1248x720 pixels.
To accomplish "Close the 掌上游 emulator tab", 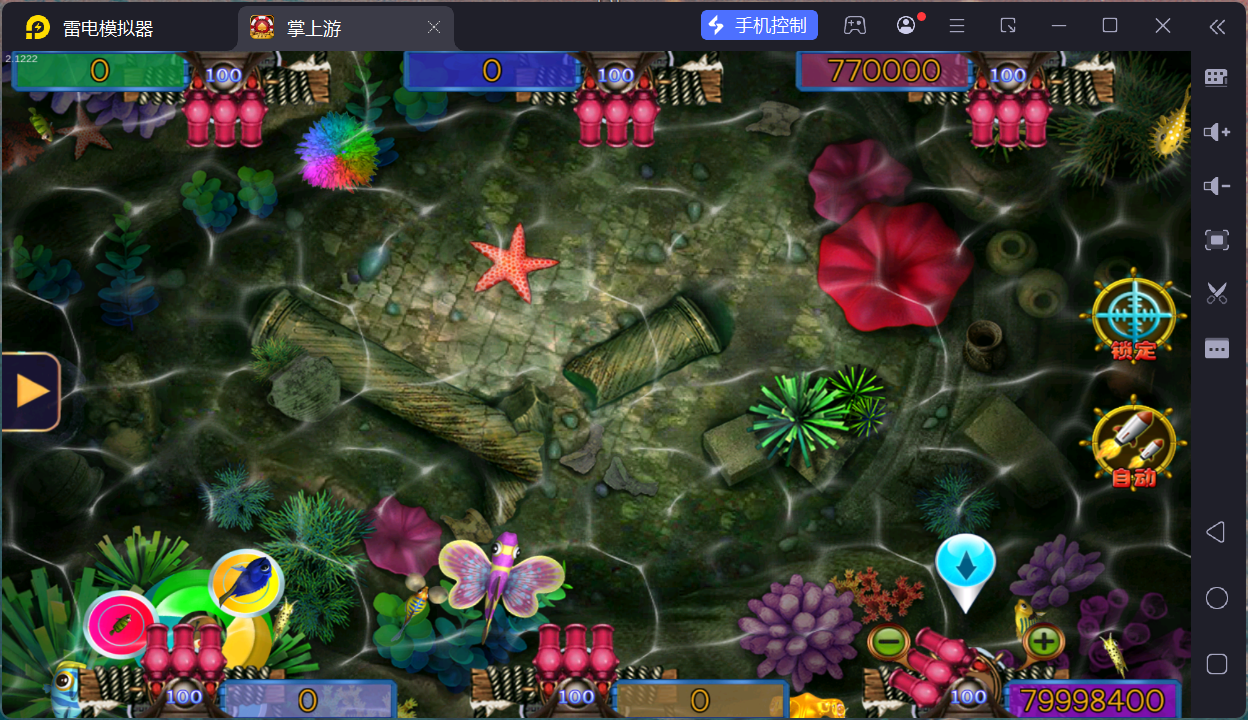I will [x=434, y=28].
